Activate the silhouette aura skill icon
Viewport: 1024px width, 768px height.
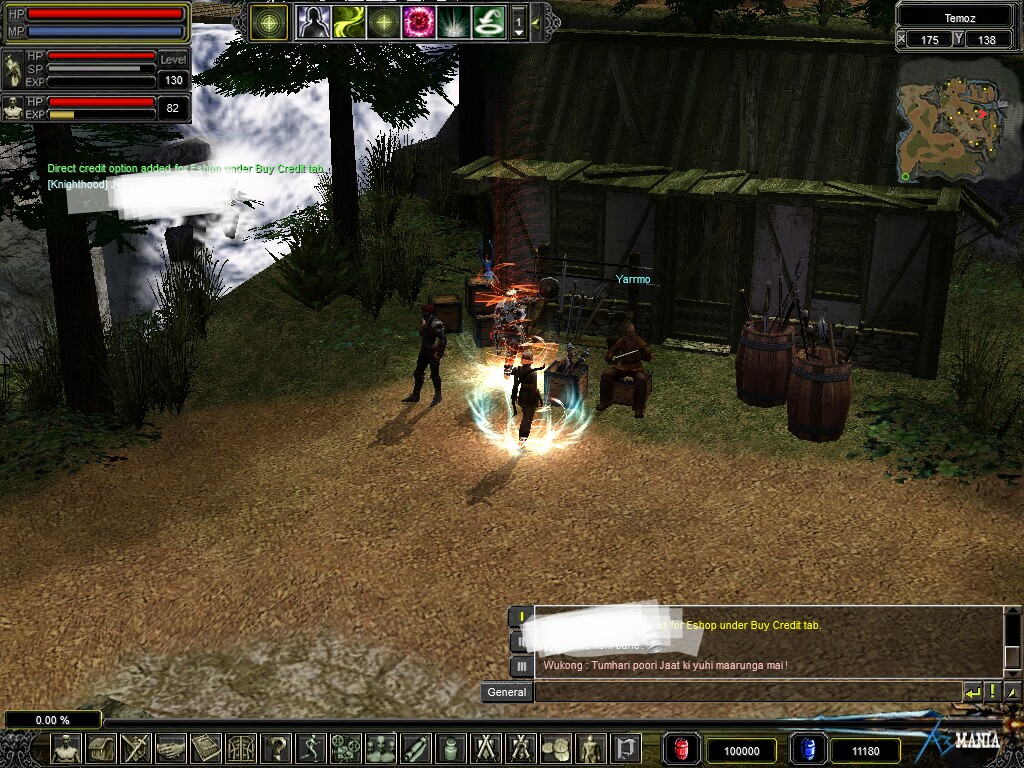pyautogui.click(x=313, y=22)
